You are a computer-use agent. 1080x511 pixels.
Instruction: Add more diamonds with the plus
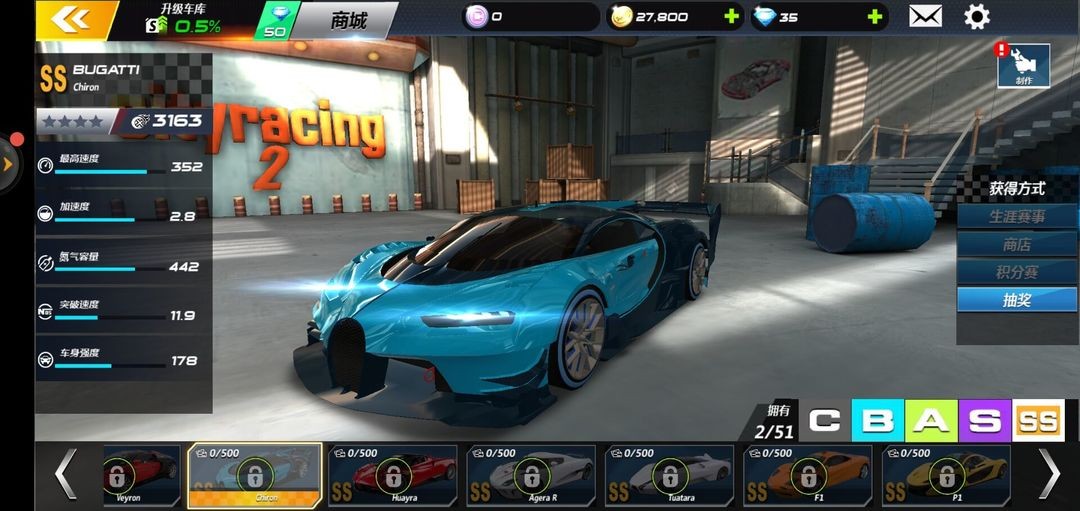coord(874,17)
